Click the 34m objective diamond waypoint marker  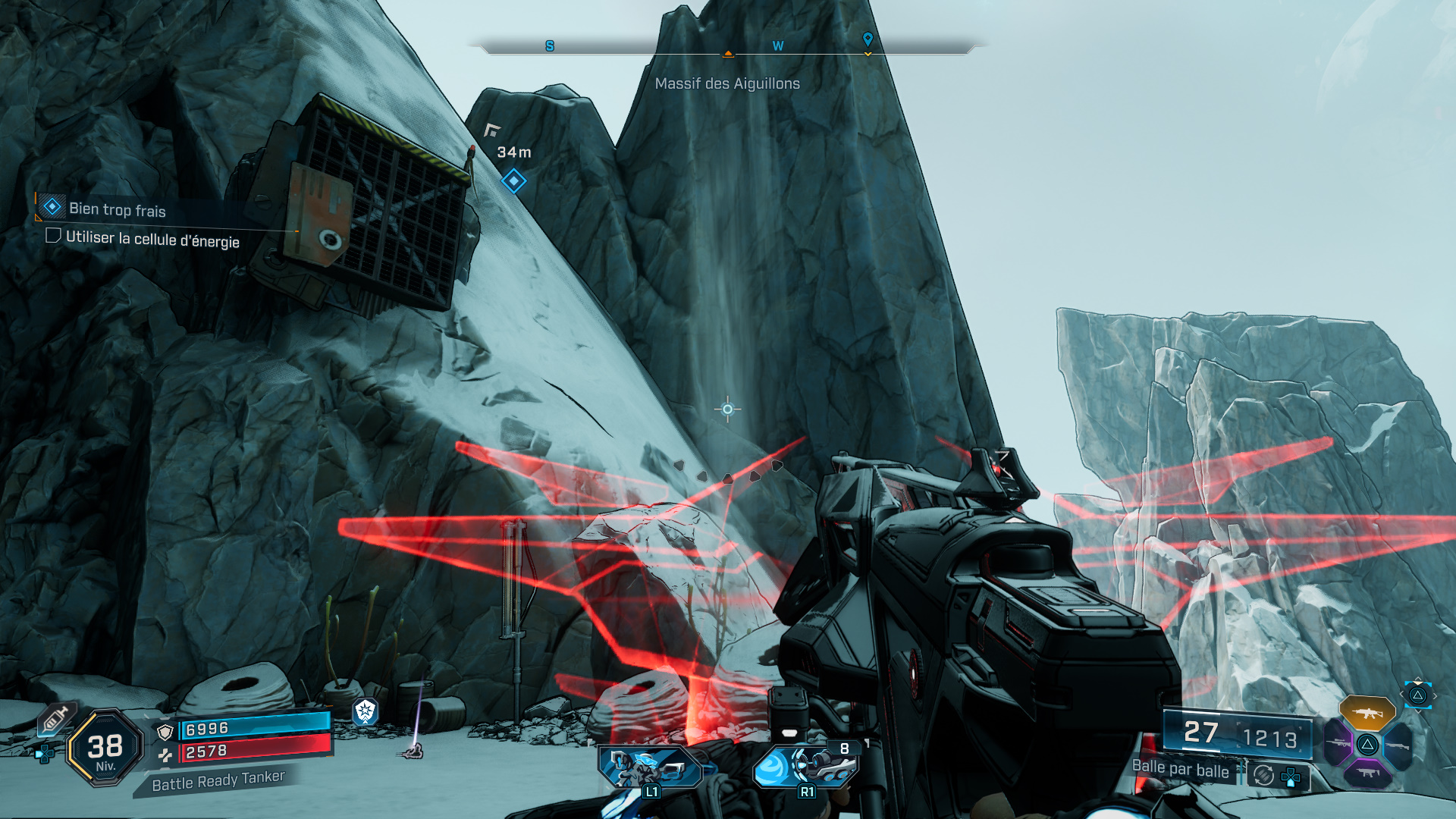click(x=513, y=181)
